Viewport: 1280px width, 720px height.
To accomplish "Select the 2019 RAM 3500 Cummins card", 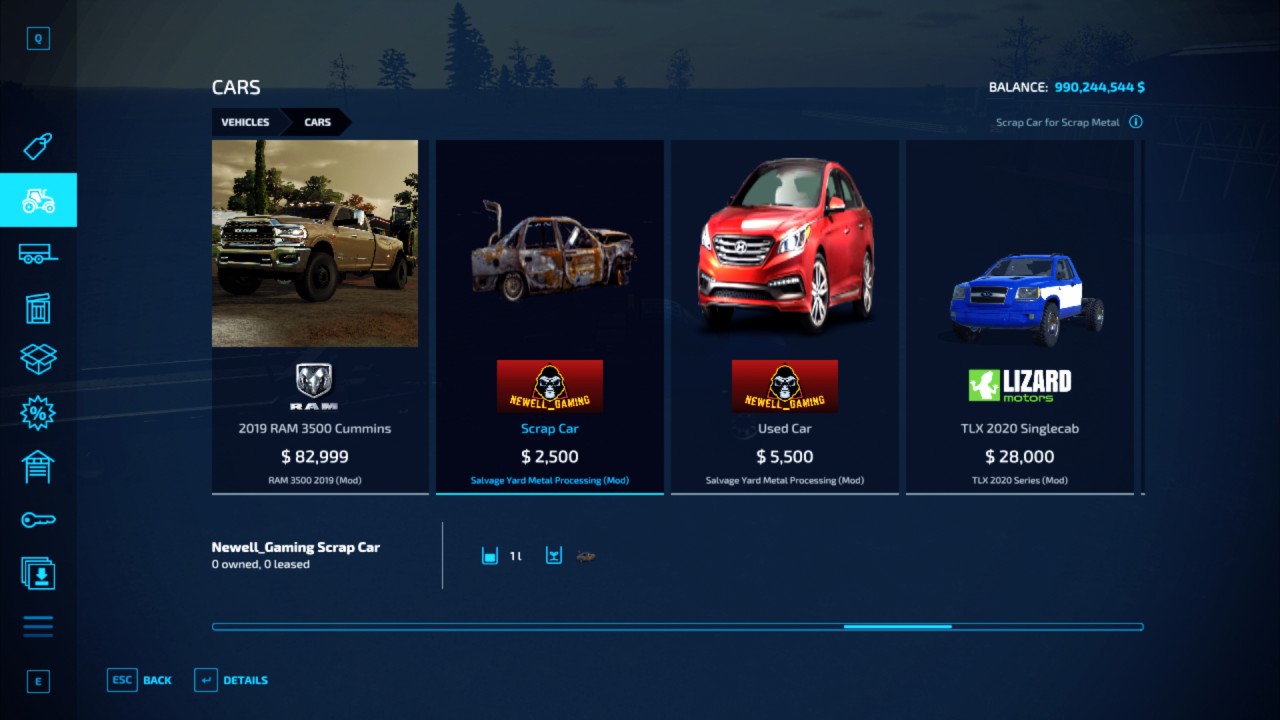I will pos(315,315).
